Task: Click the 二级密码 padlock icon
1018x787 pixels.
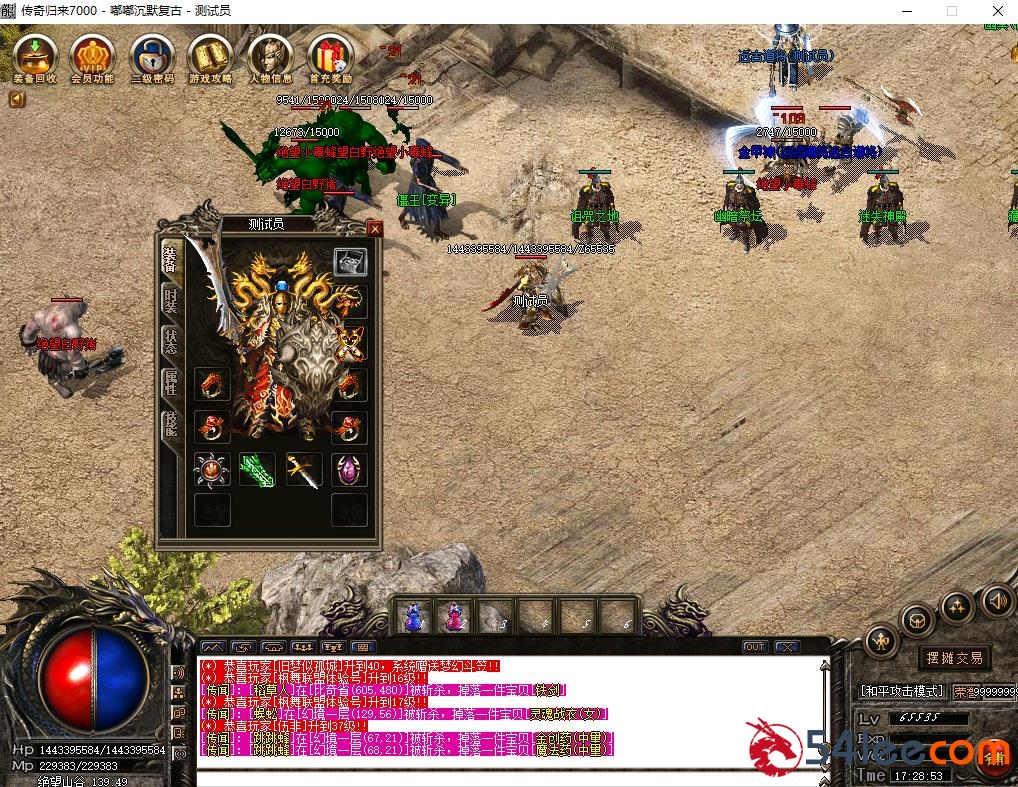Action: [152, 57]
